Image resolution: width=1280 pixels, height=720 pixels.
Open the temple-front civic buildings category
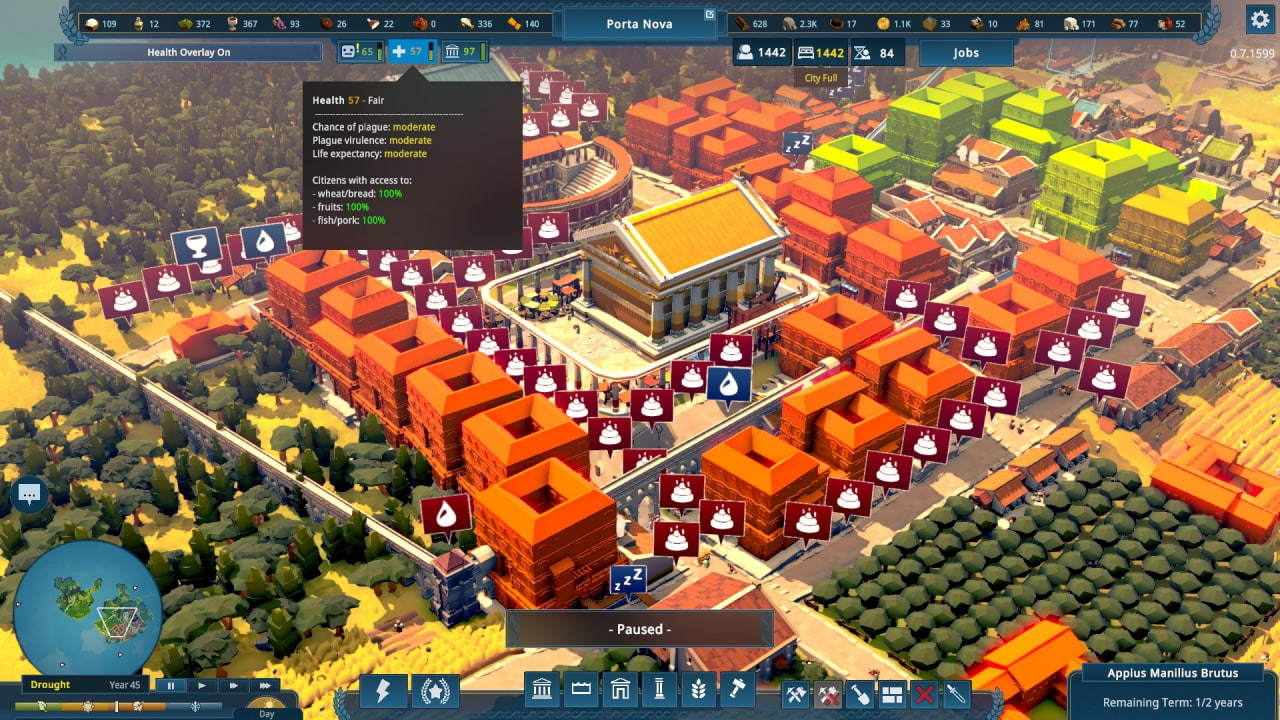click(x=541, y=691)
